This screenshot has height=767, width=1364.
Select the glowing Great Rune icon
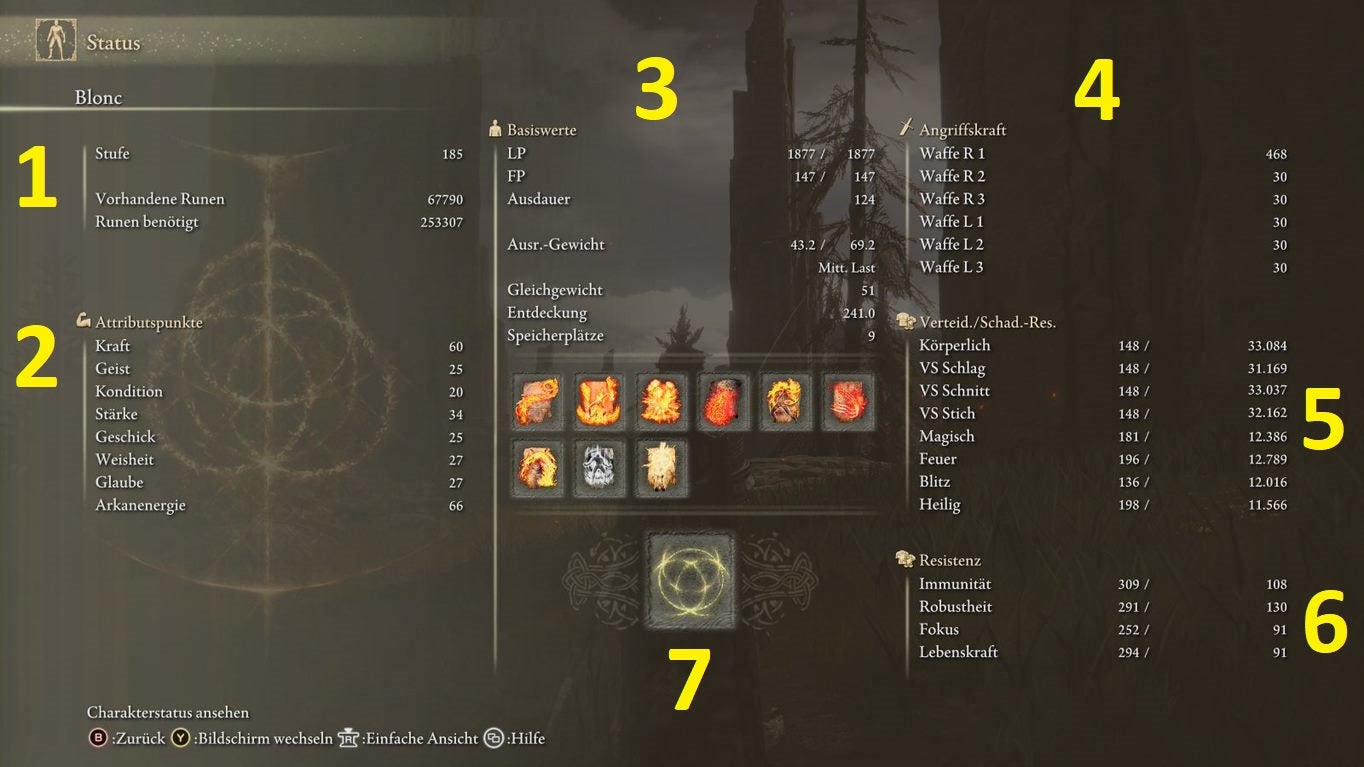690,582
